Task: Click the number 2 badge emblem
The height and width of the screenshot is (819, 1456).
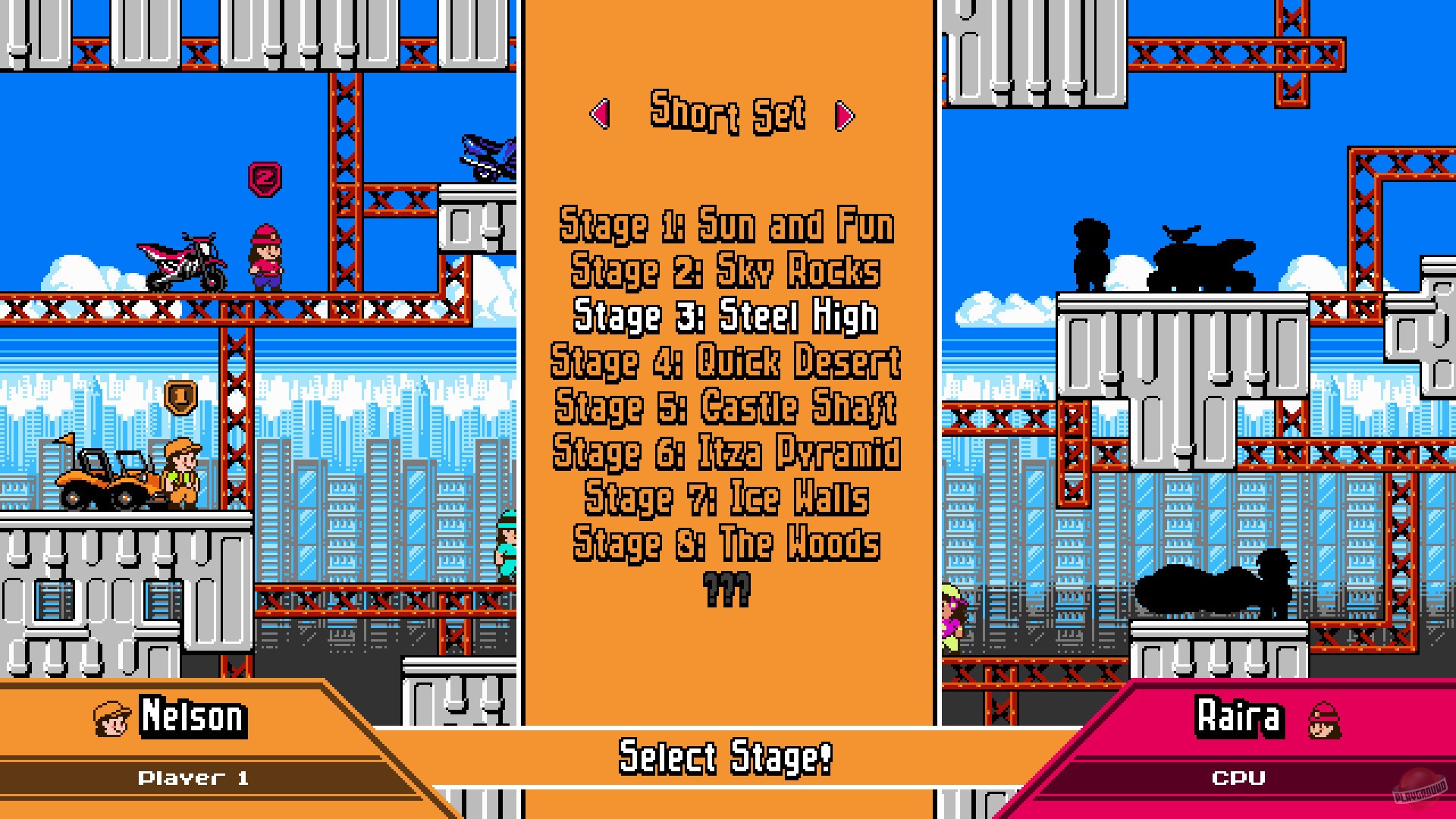Action: point(264,176)
